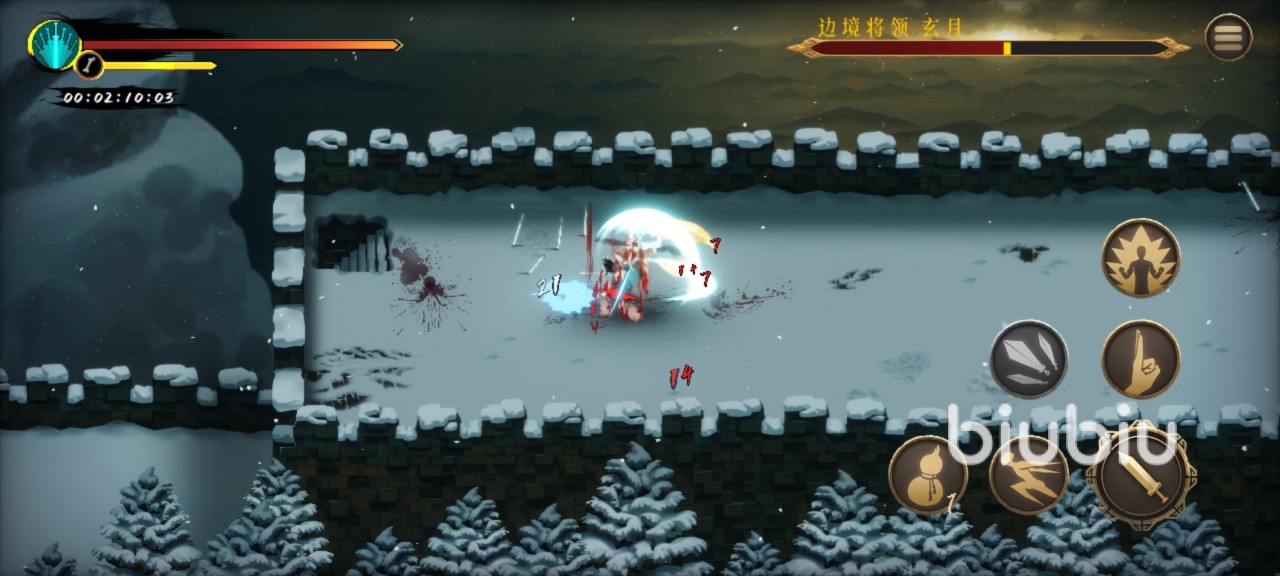Activate the lightning dash skill
This screenshot has height=576, width=1280.
(1029, 475)
